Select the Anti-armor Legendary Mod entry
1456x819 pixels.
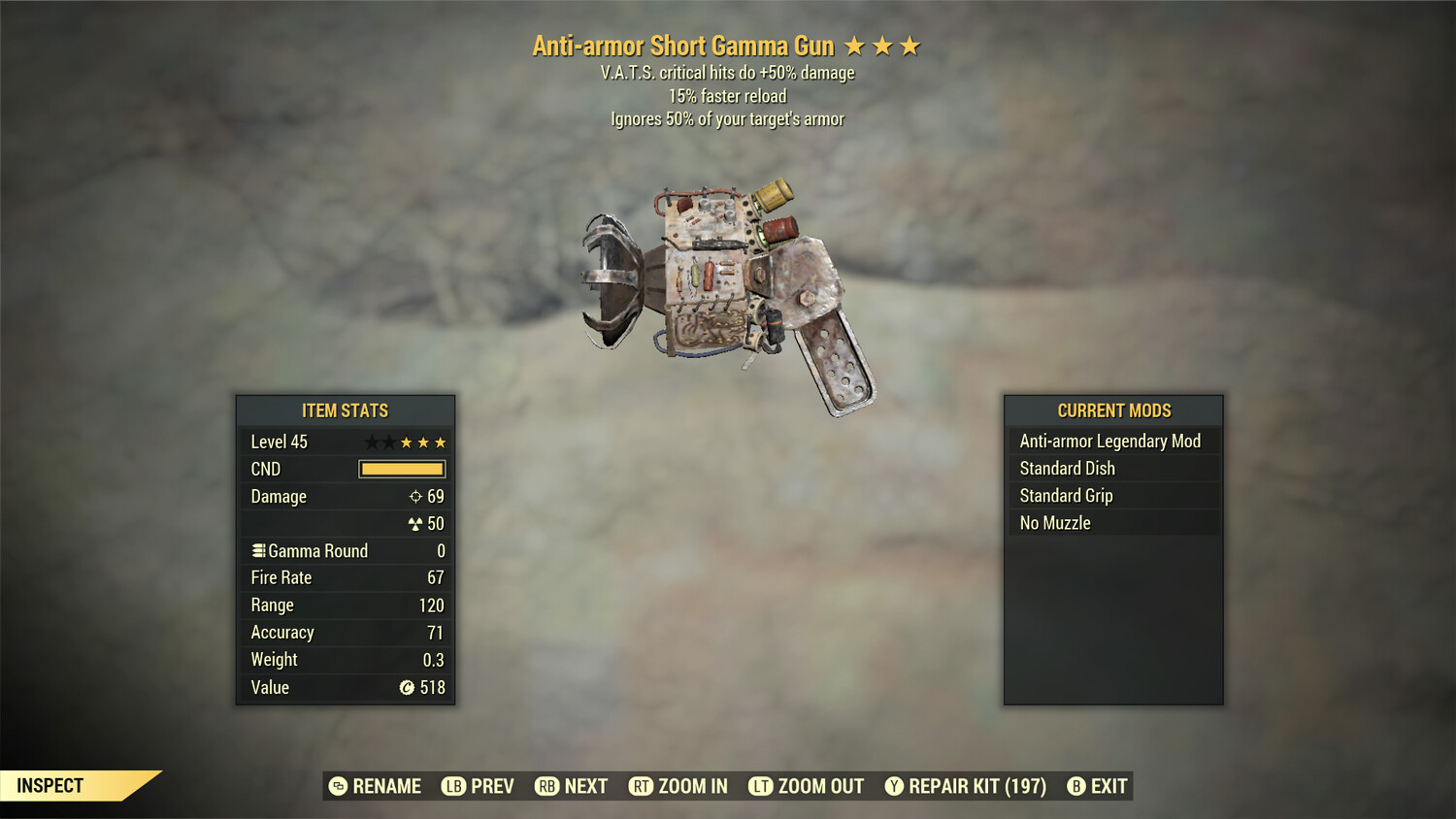click(1109, 441)
